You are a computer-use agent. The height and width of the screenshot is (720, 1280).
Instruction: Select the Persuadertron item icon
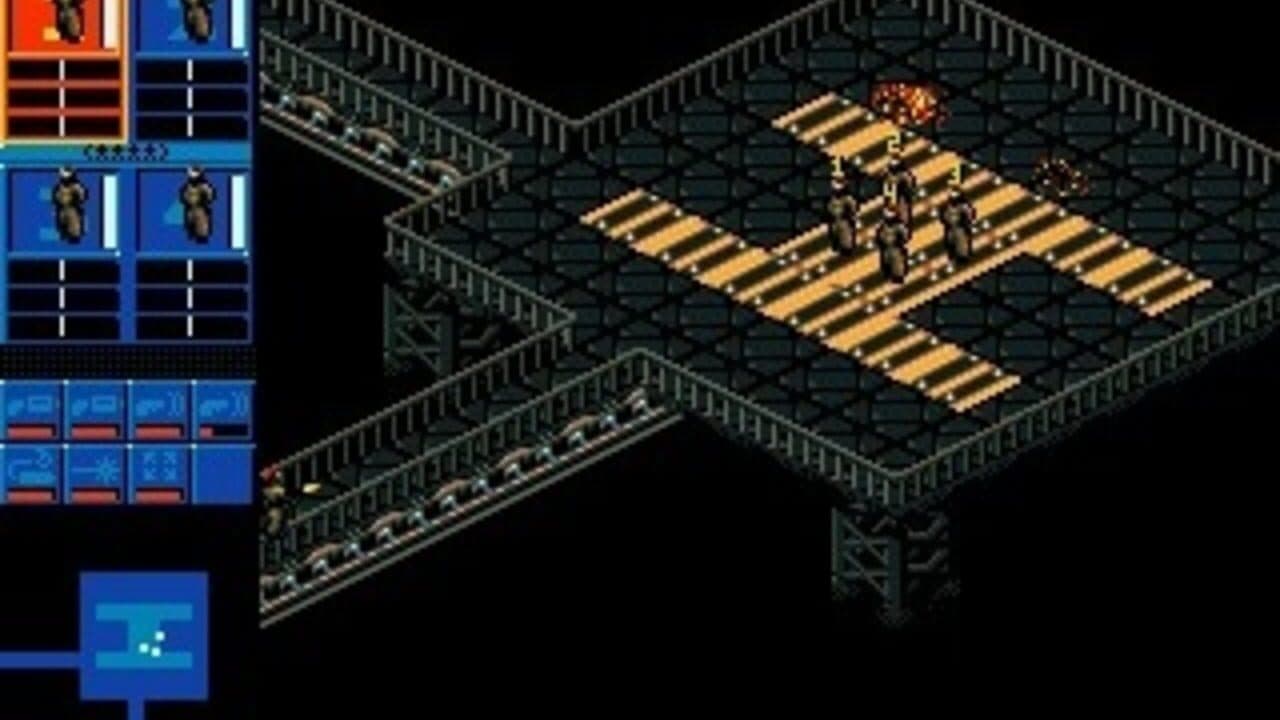(x=31, y=466)
